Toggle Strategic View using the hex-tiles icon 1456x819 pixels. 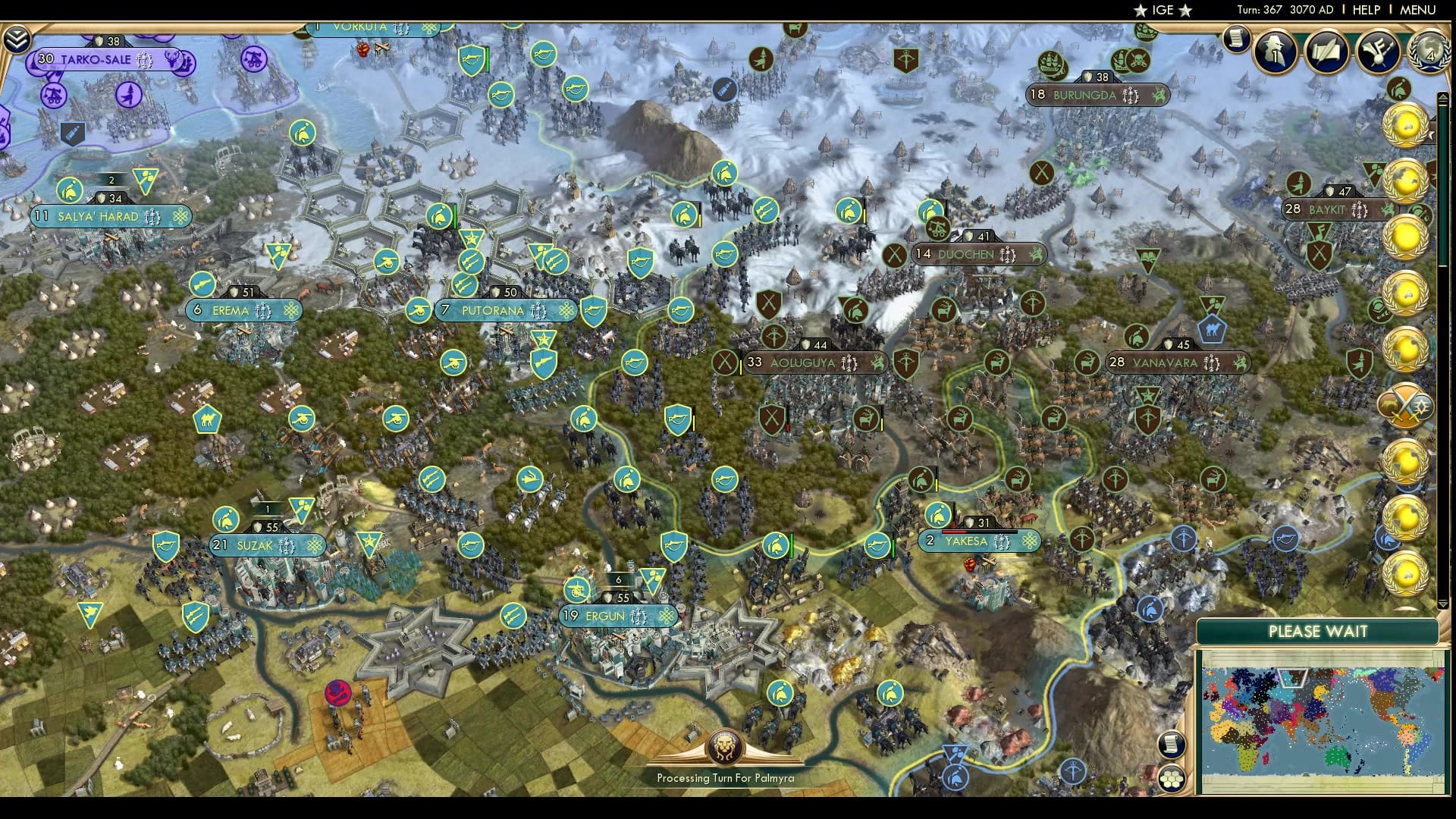pyautogui.click(x=1172, y=778)
